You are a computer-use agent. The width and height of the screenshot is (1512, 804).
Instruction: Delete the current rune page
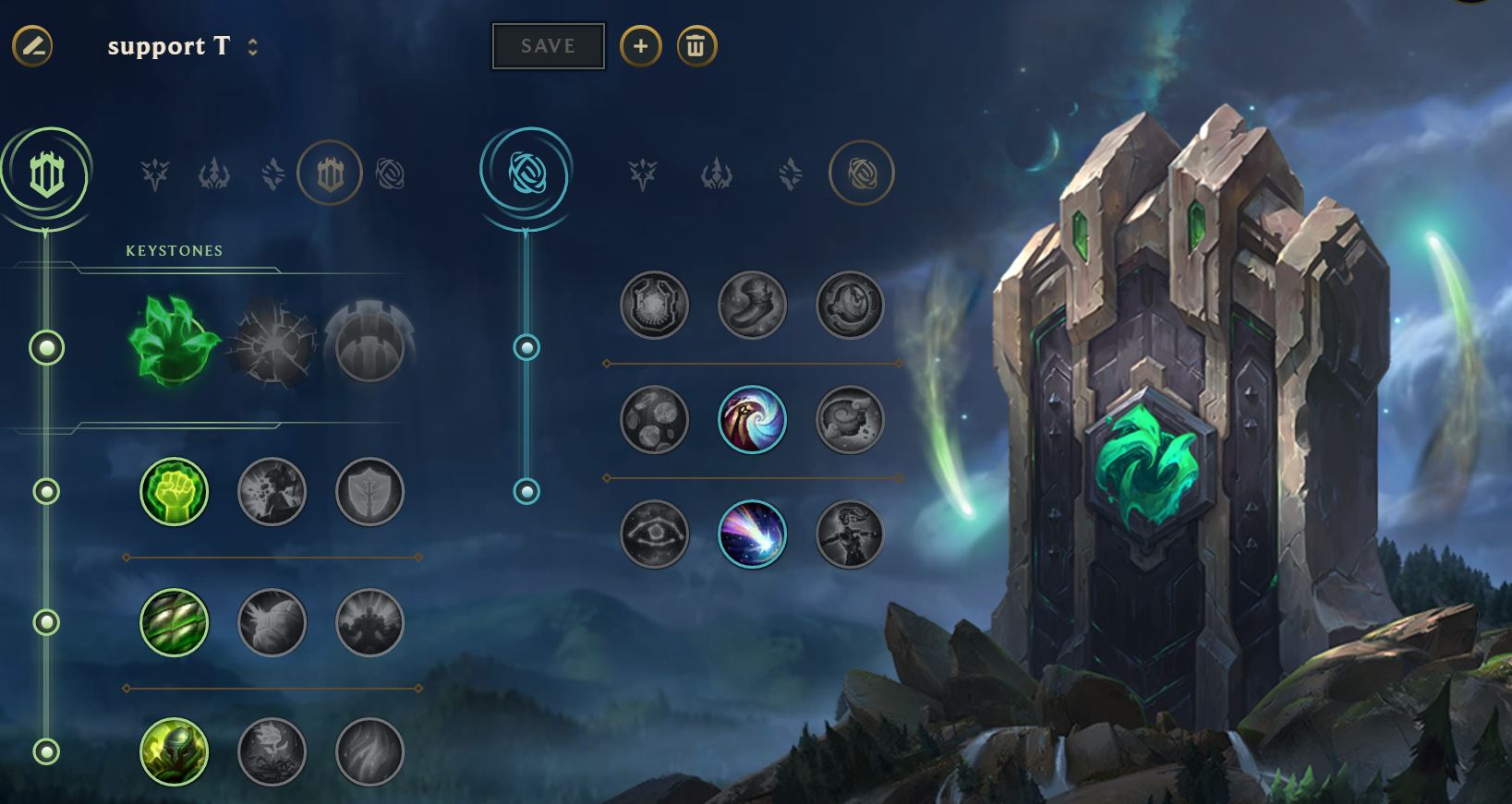tap(696, 46)
